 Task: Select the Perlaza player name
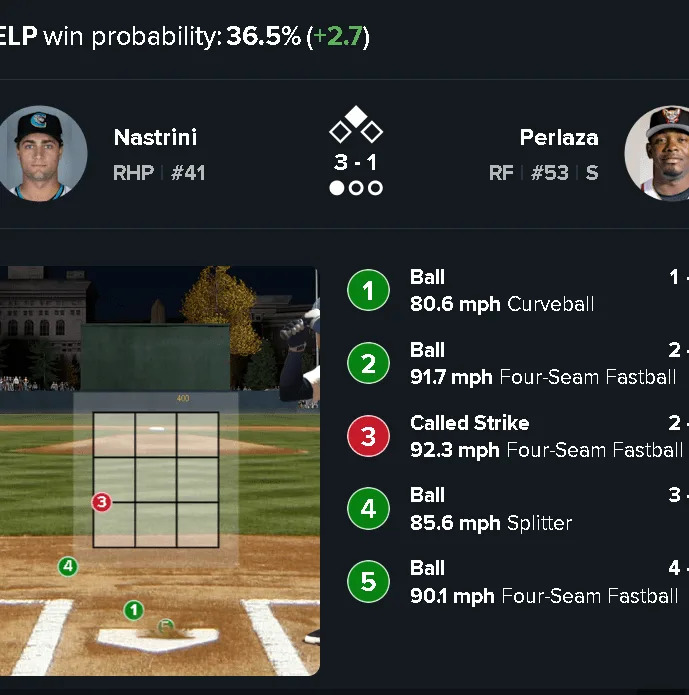558,138
